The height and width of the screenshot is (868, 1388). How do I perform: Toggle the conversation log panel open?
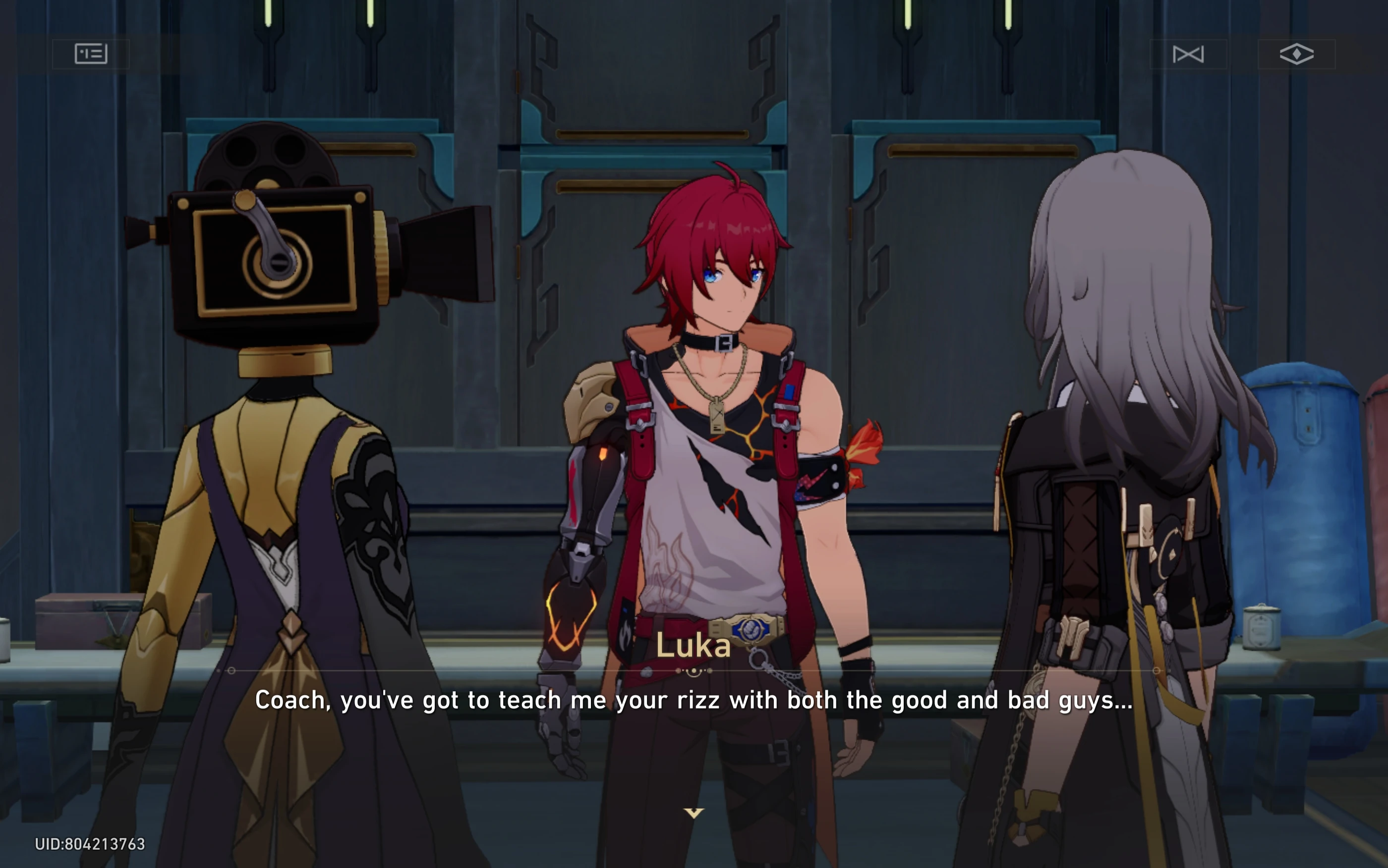click(x=92, y=54)
